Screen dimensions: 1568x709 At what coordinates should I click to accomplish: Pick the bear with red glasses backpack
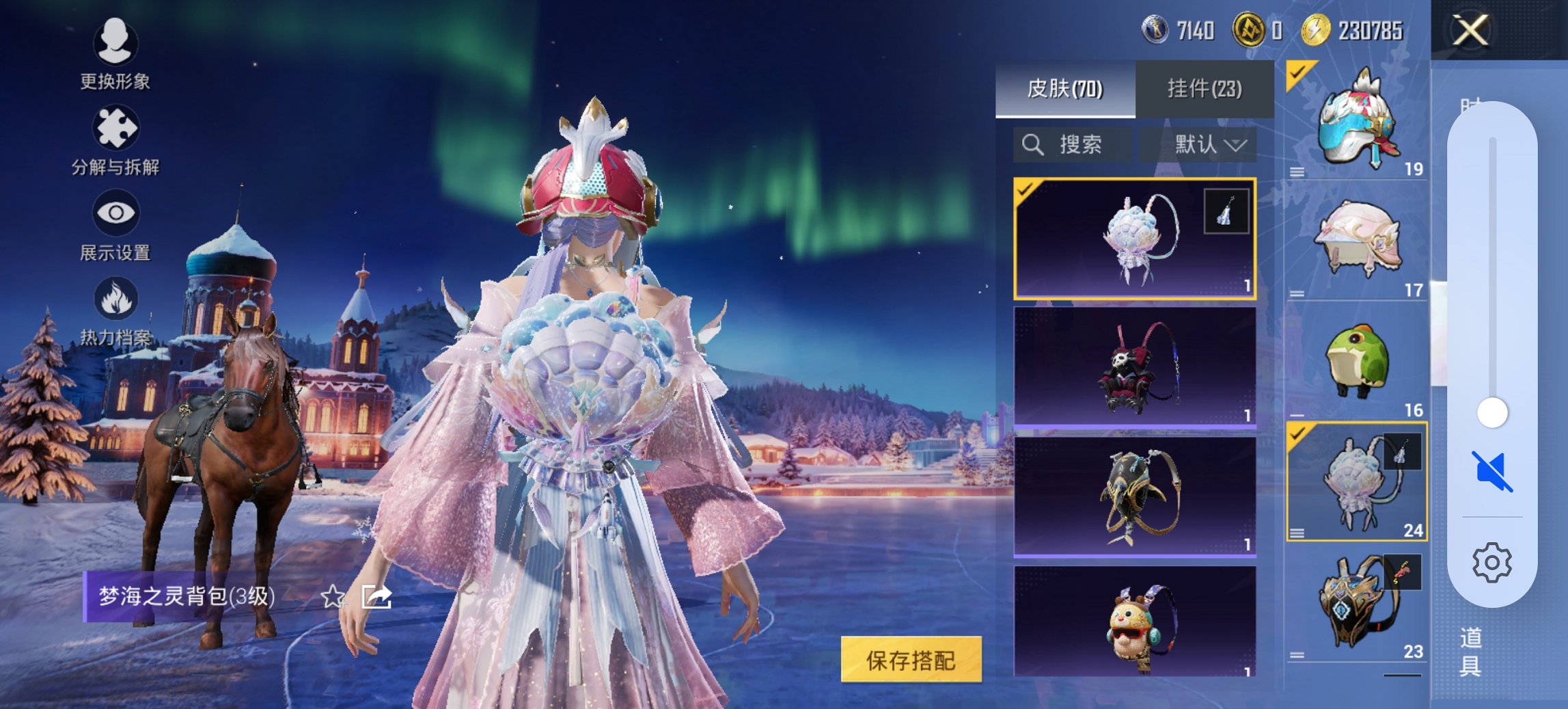click(x=1134, y=622)
